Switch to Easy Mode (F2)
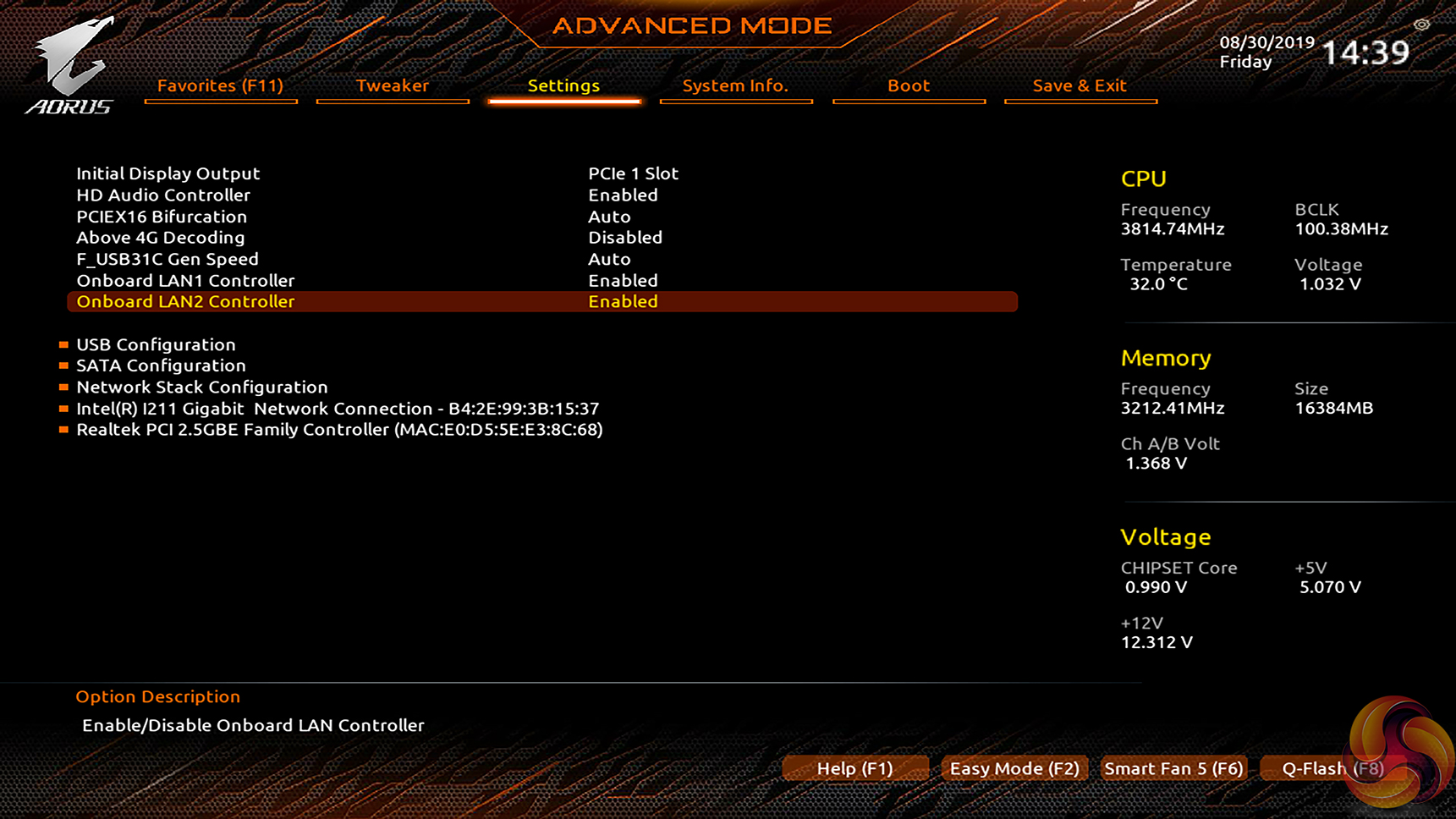The width and height of the screenshot is (1456, 819). (1014, 768)
